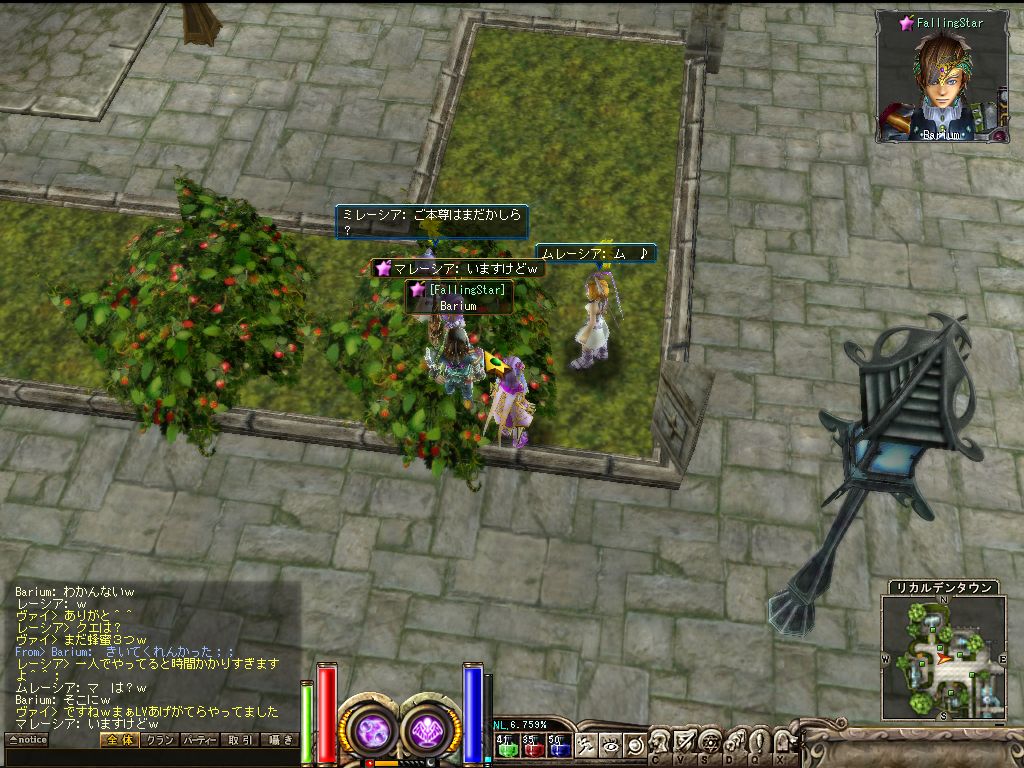The height and width of the screenshot is (768, 1024).
Task: Switch to the 取引 chat tab
Action: click(x=240, y=740)
